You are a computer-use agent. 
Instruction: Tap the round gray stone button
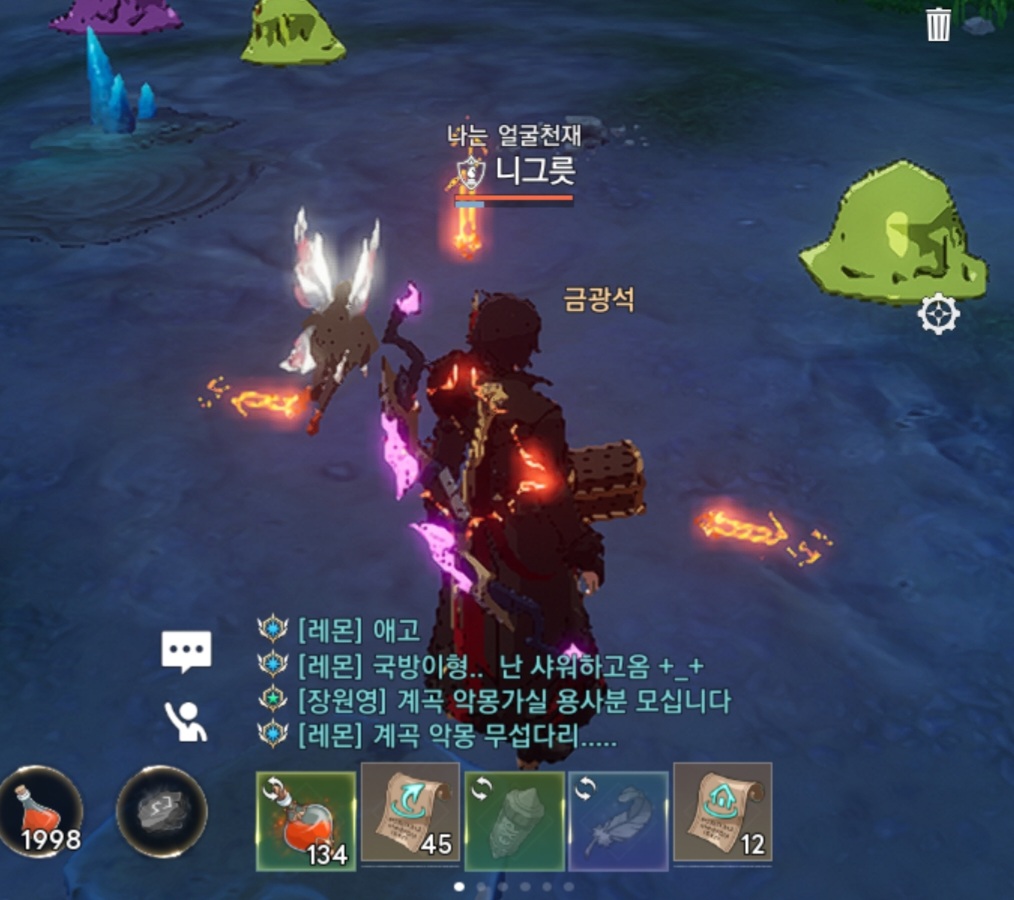coord(162,811)
